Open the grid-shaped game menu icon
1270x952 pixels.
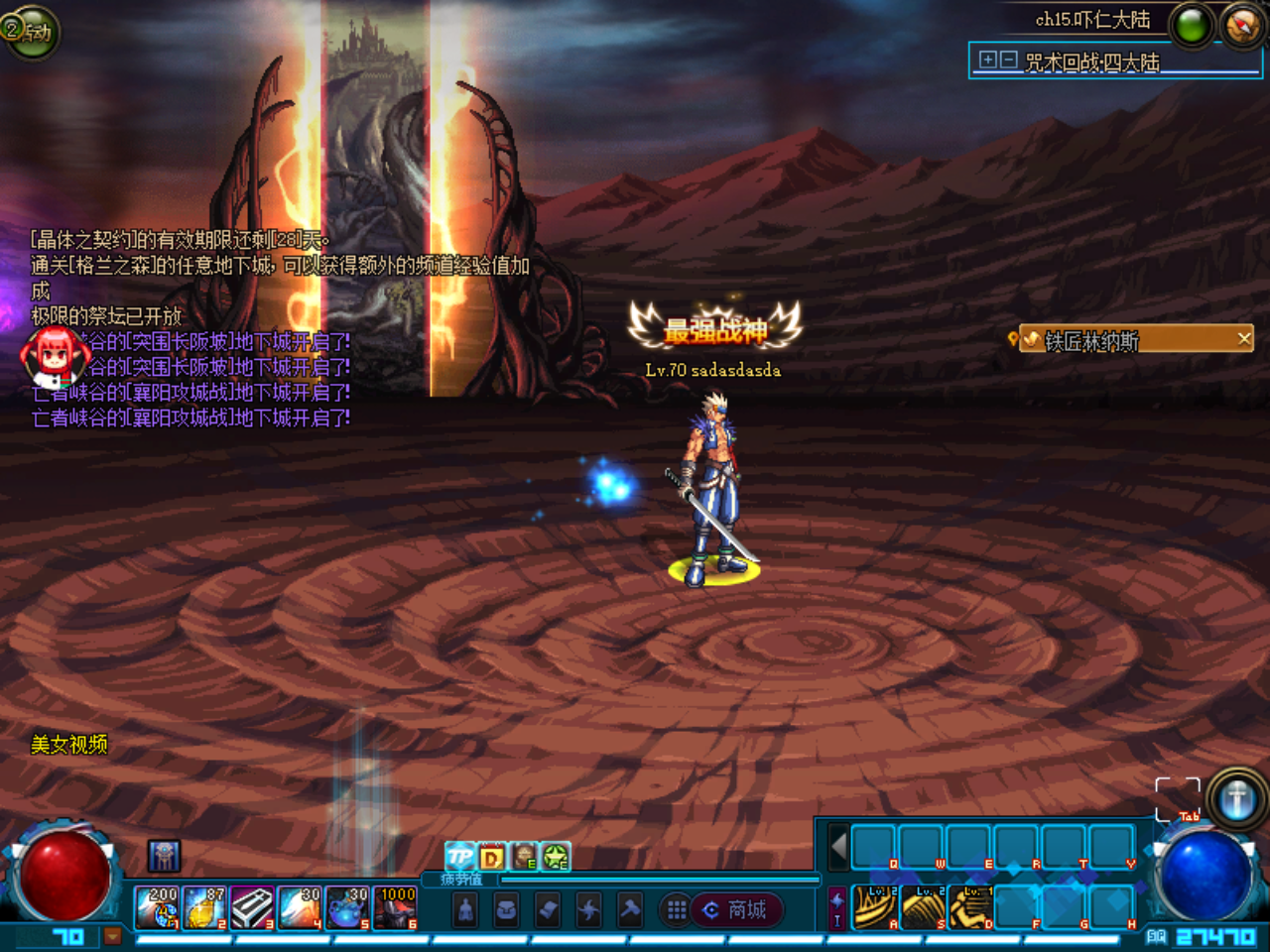coord(676,908)
